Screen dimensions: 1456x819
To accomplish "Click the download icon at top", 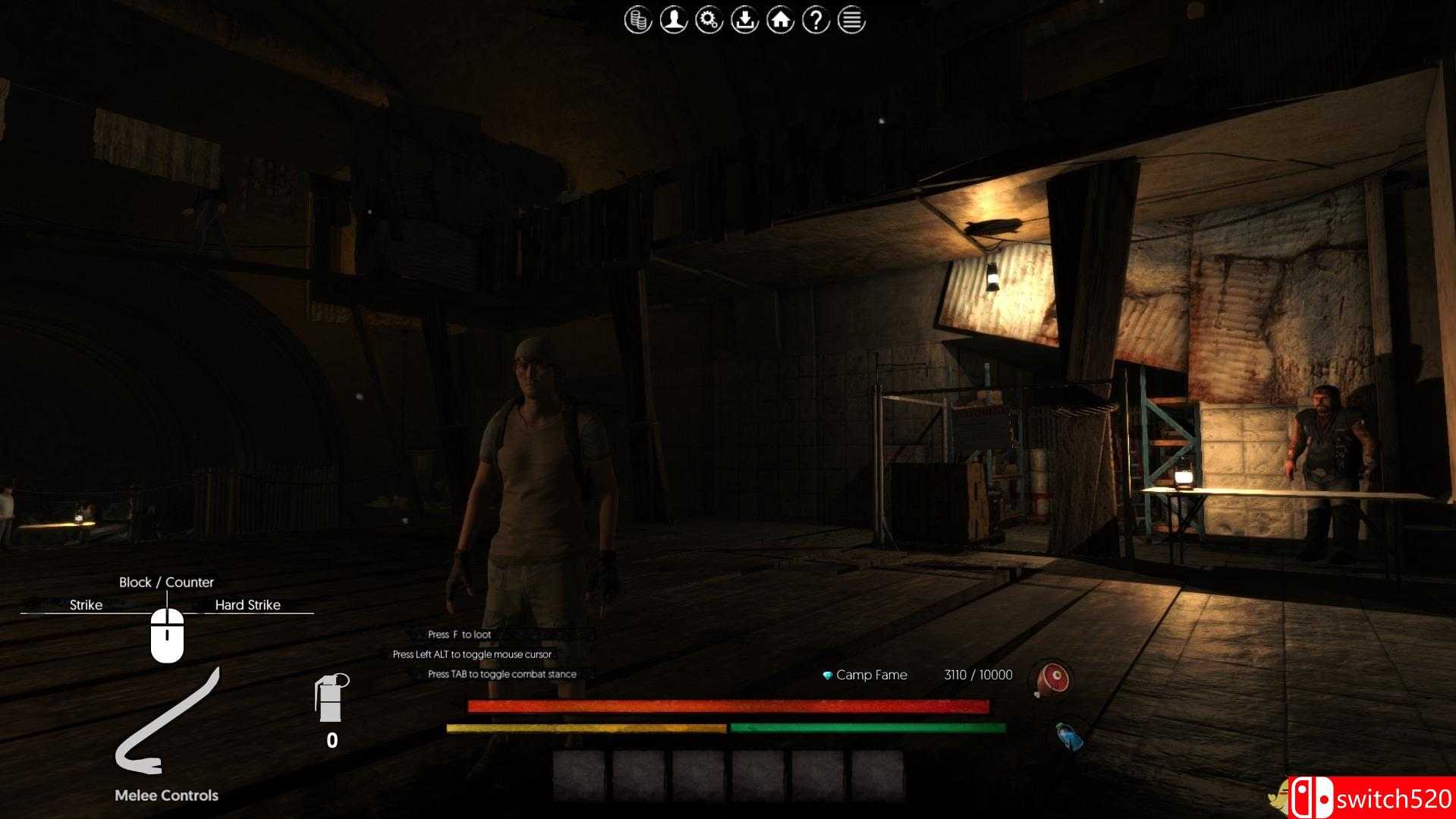I will [x=744, y=20].
